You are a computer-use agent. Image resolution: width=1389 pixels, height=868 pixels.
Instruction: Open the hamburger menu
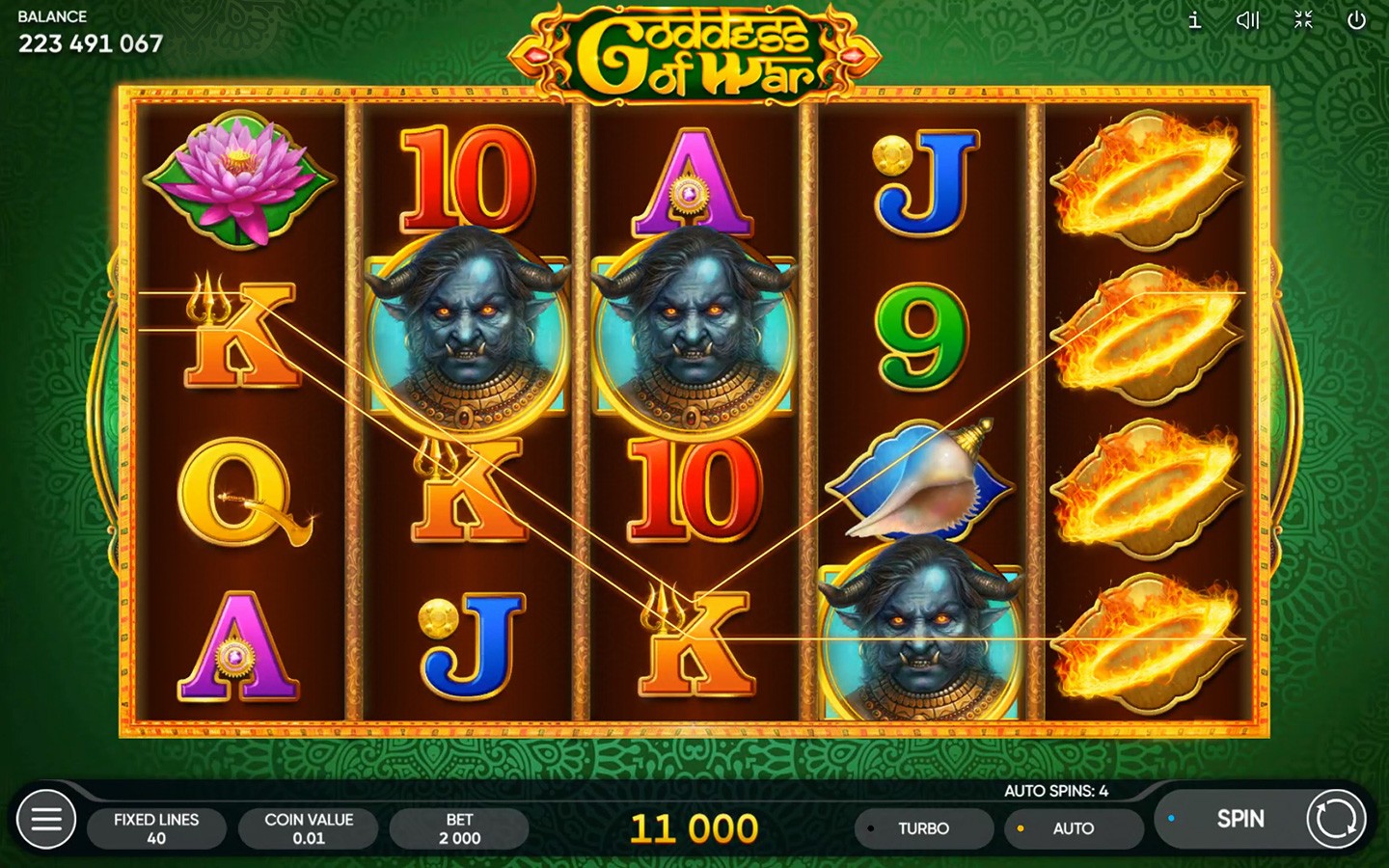point(45,820)
